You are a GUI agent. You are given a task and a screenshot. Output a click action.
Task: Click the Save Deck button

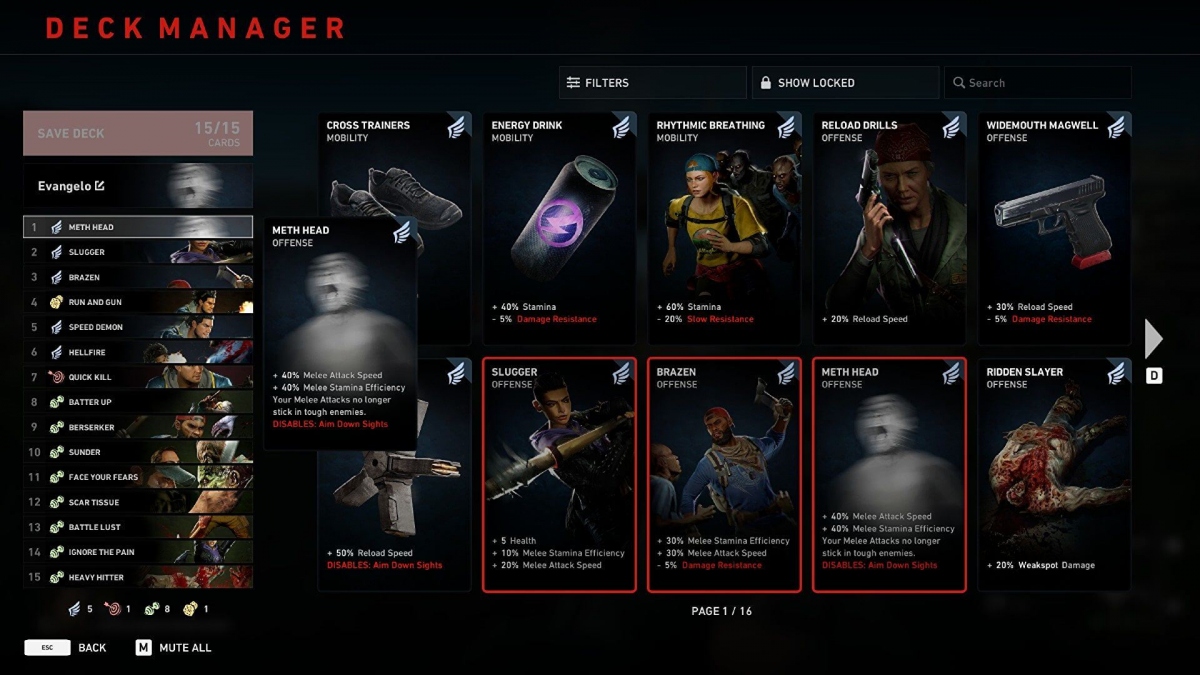pyautogui.click(x=138, y=133)
